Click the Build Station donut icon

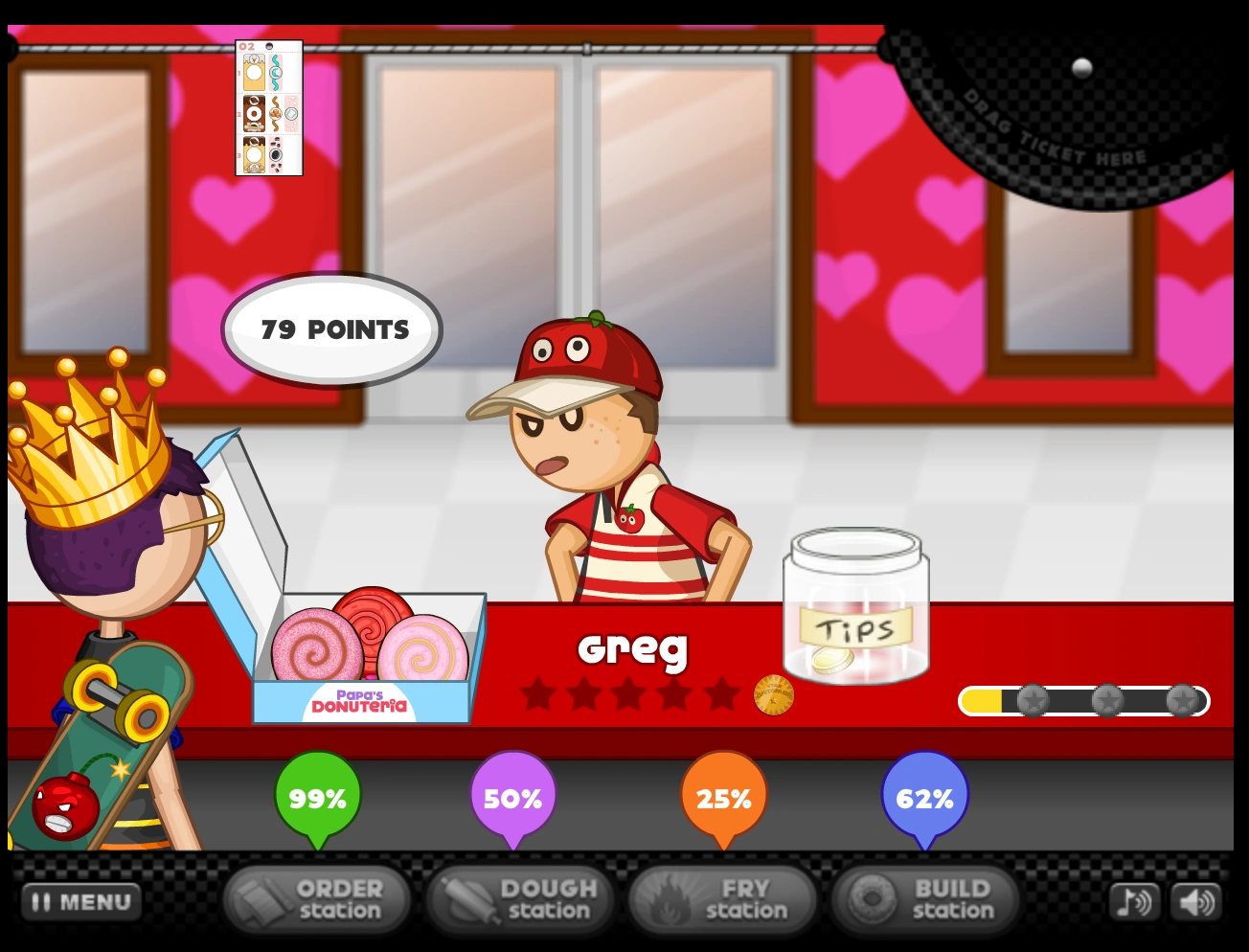(871, 898)
